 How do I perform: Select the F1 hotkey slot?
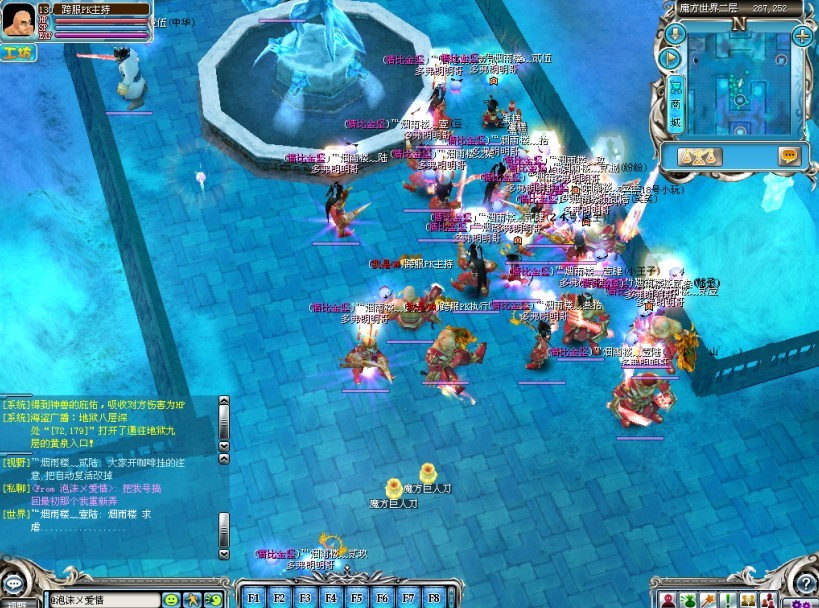tap(253, 597)
